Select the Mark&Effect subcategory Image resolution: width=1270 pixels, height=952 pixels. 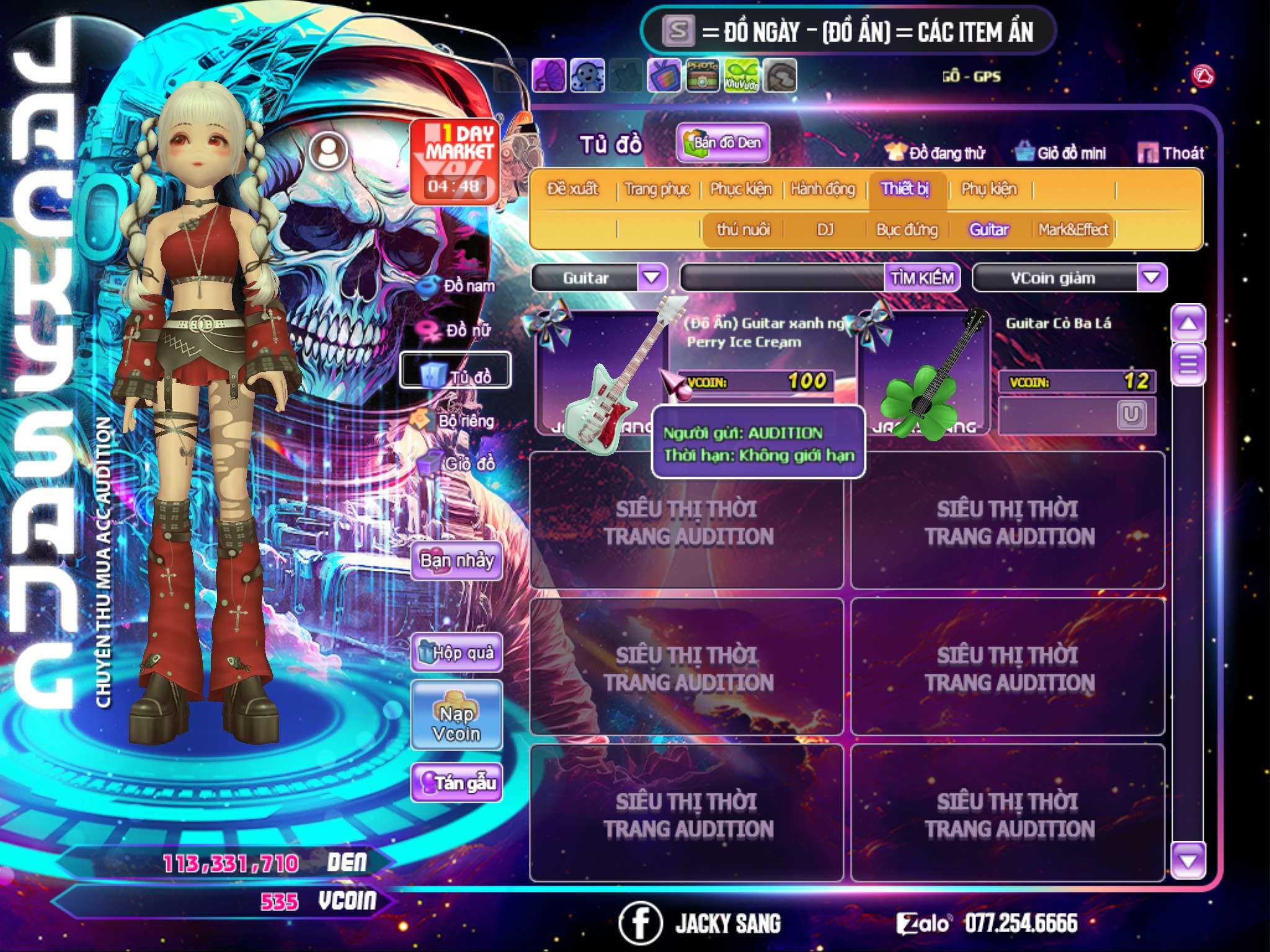(1073, 230)
